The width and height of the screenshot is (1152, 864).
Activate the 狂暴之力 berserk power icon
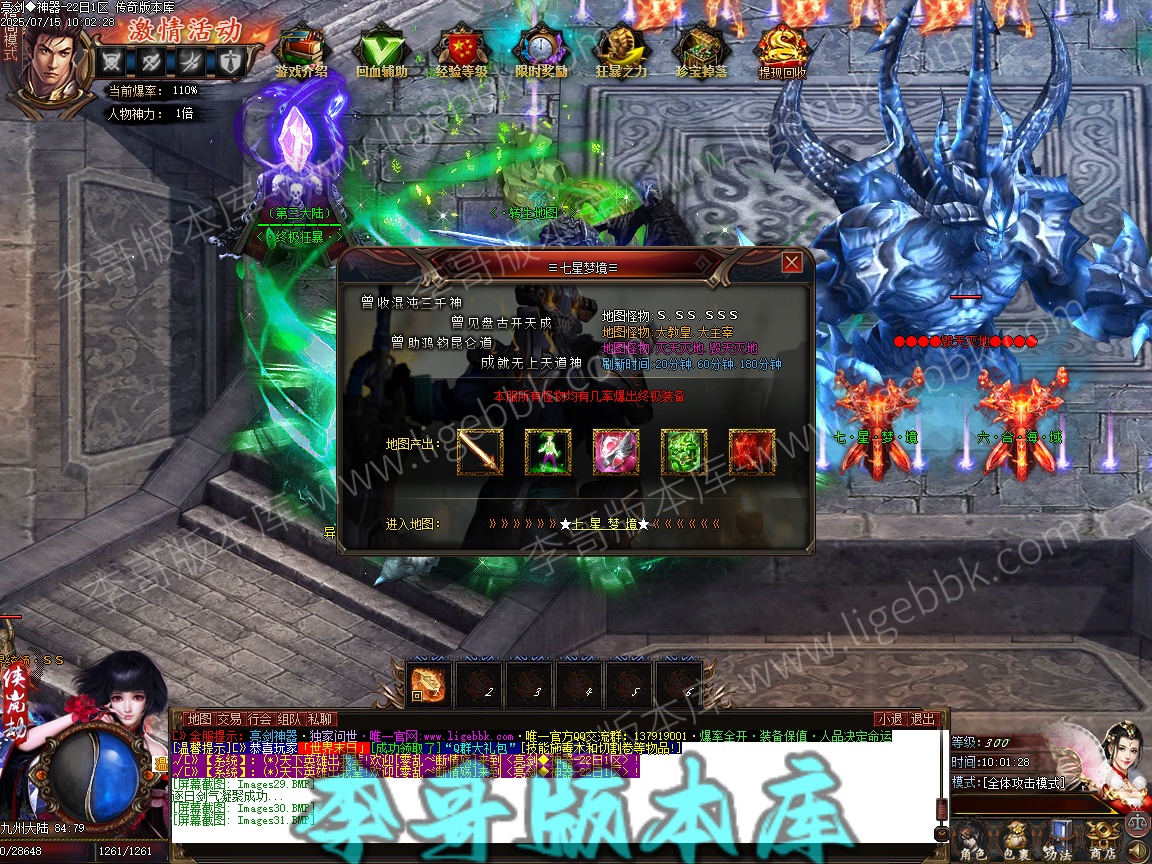coord(621,50)
